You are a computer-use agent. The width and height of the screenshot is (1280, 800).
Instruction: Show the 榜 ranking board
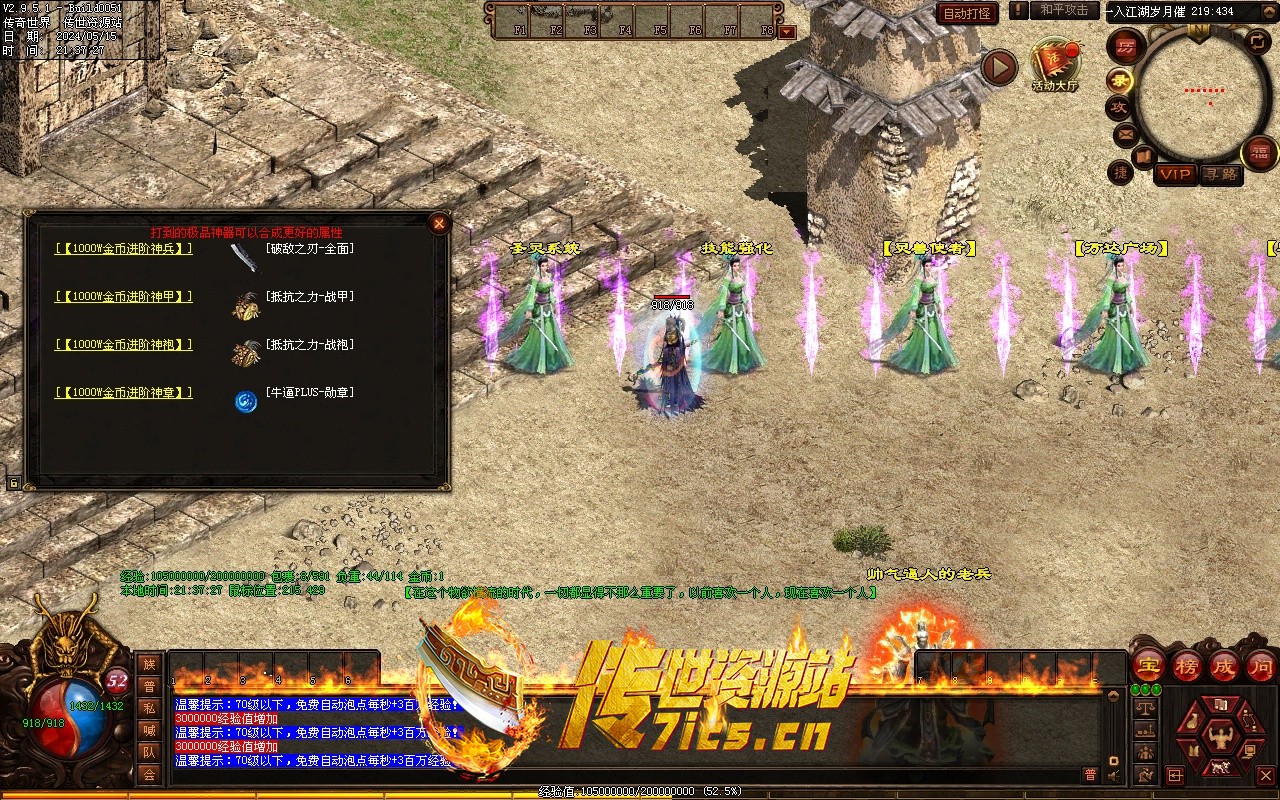[x=1187, y=665]
